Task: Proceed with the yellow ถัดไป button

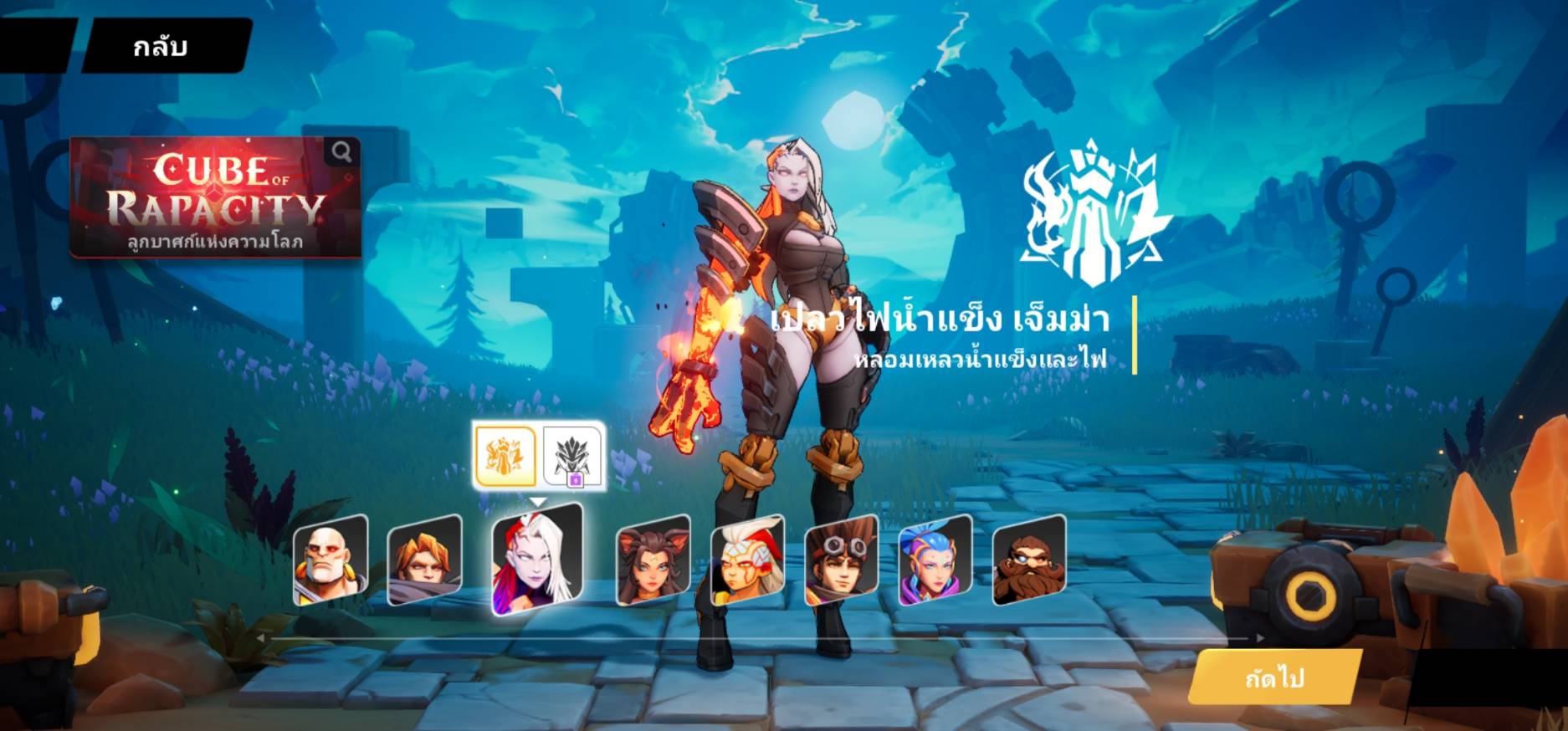Action: pos(1273,677)
